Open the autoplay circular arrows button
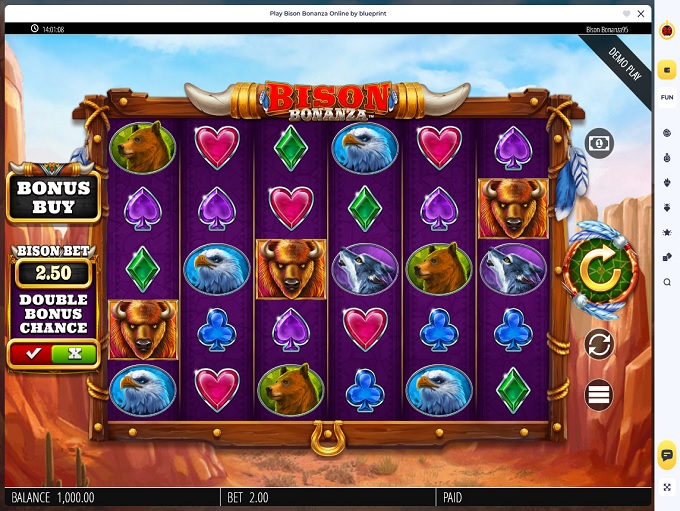The height and width of the screenshot is (511, 680). 598,345
